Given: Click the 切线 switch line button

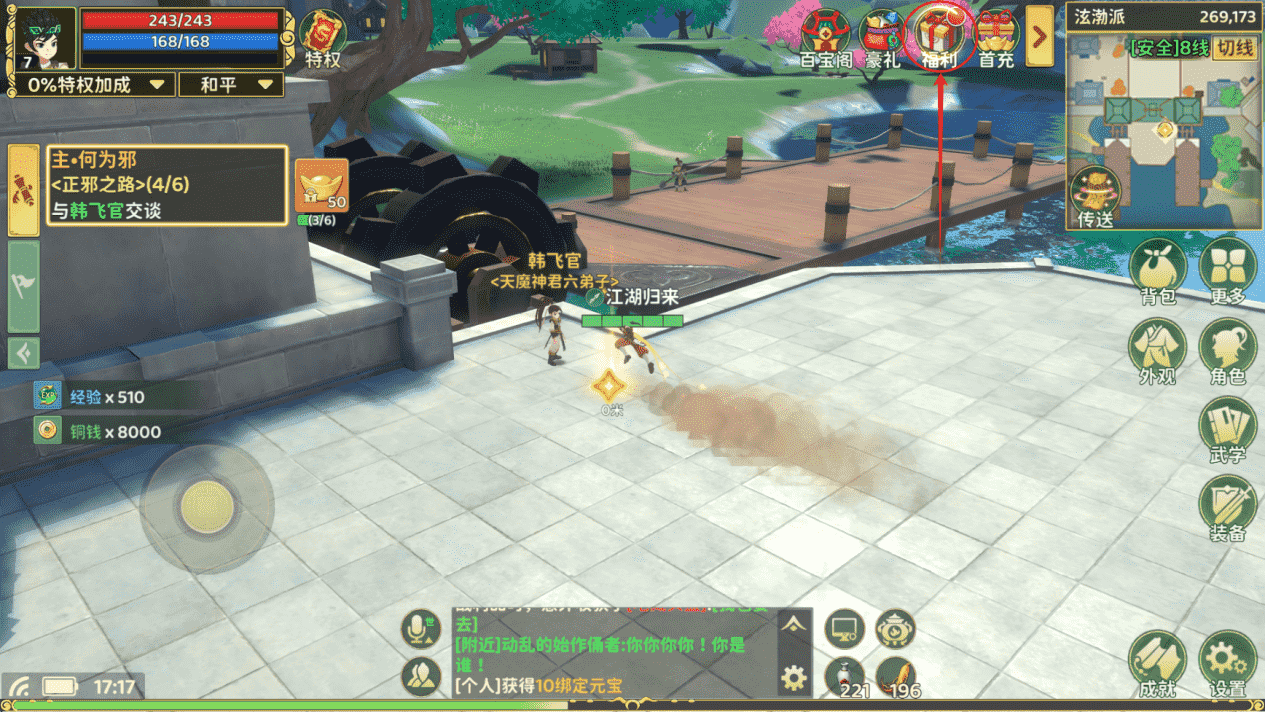Looking at the screenshot, I should [x=1234, y=48].
